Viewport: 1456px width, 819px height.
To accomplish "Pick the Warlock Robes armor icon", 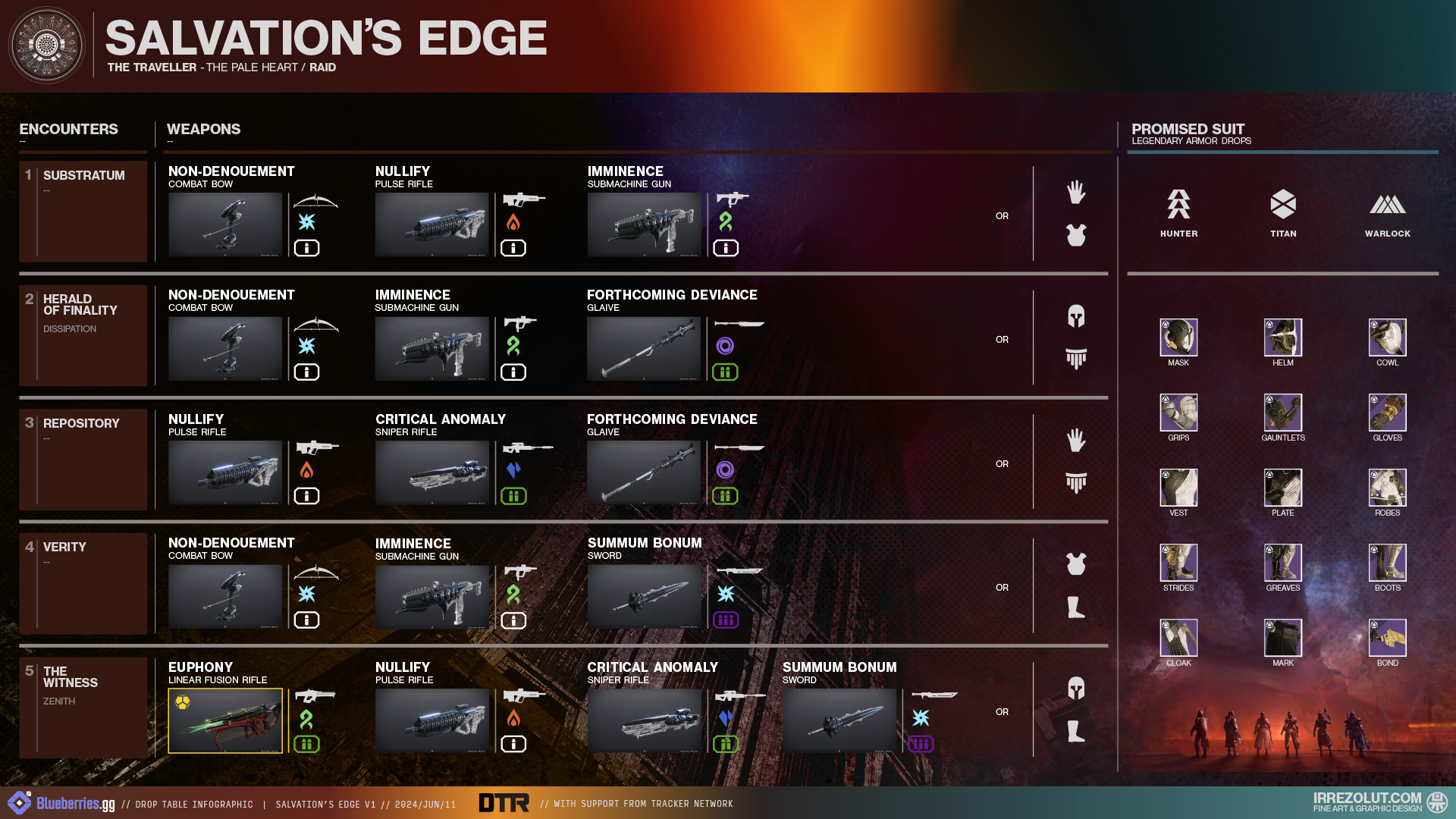I will pos(1387,488).
